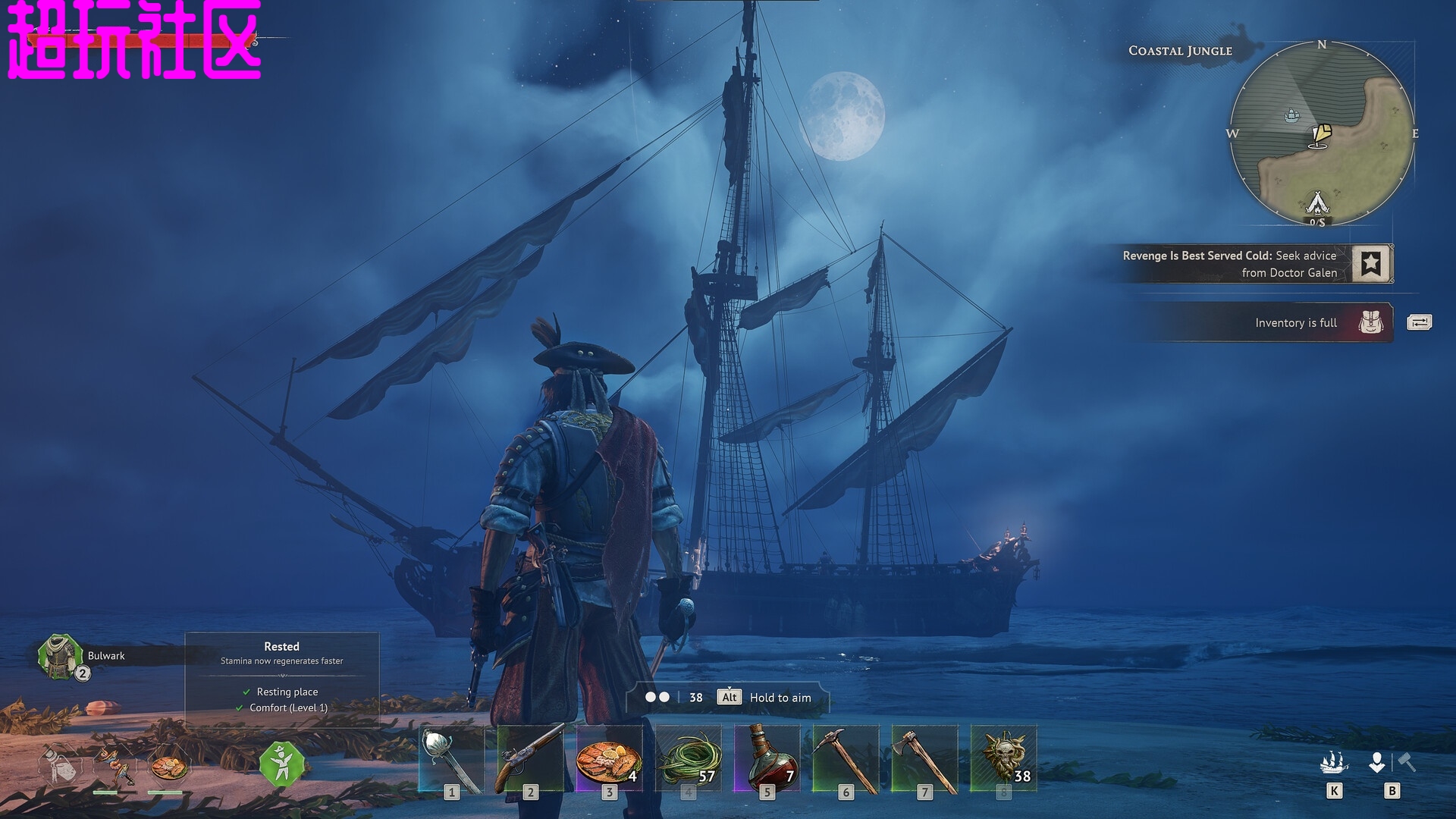Screen dimensions: 1456x819
Task: Open the backpack from Inventory is full notice
Action: (x=1371, y=322)
